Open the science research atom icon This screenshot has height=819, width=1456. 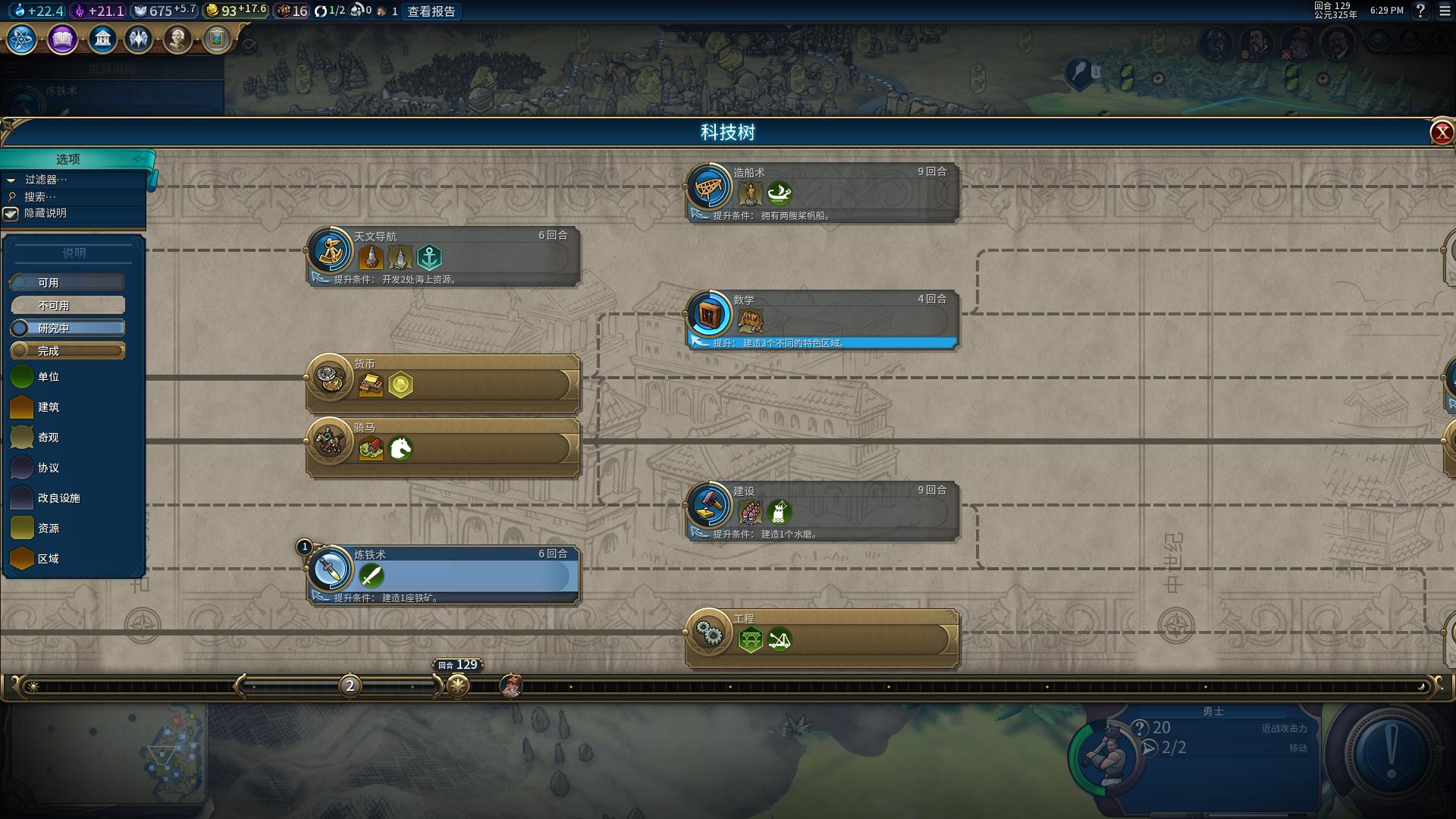pyautogui.click(x=22, y=39)
